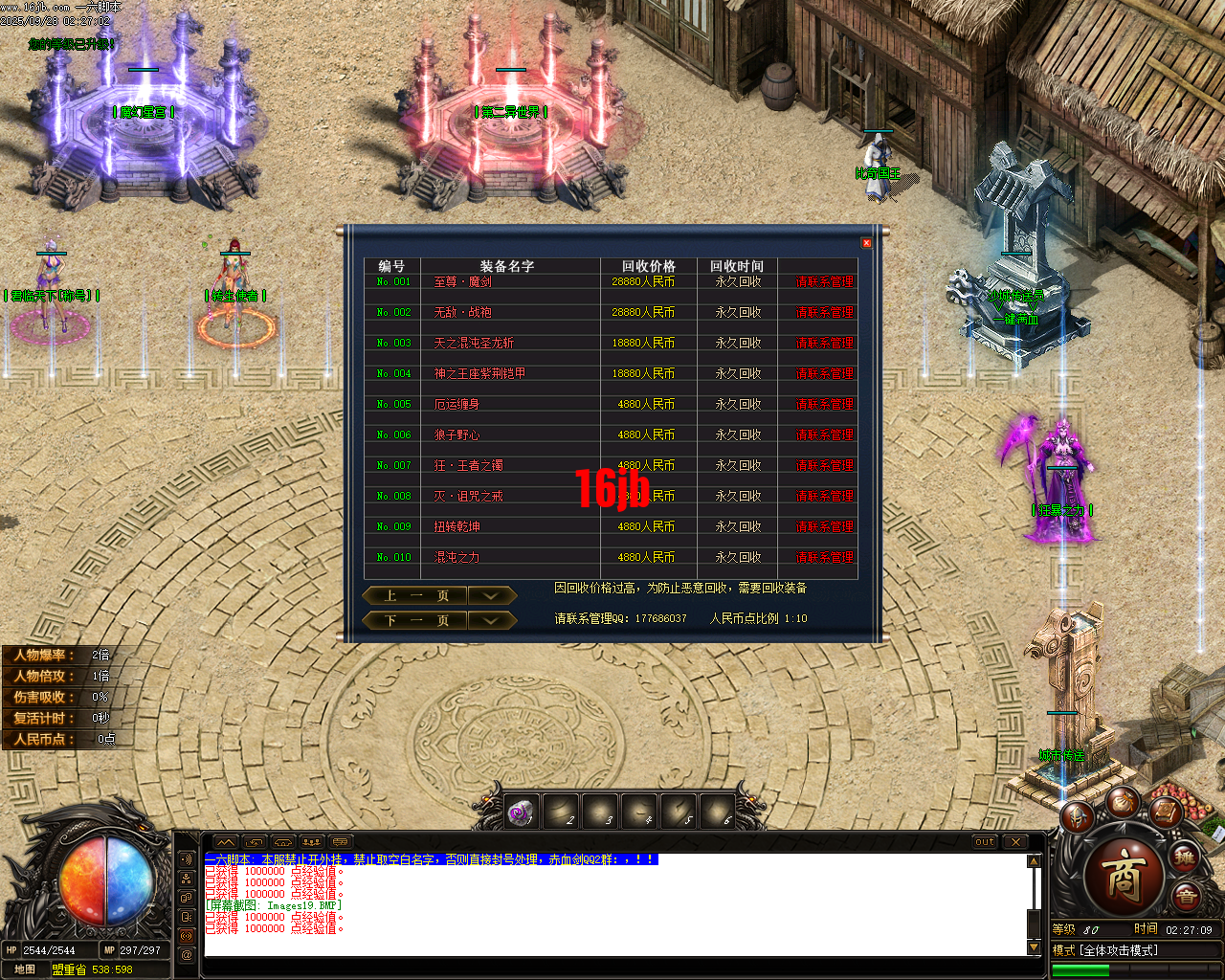The height and width of the screenshot is (980, 1225).
Task: Click the mountain-shaped filter in chat toolbar
Action: (x=226, y=842)
